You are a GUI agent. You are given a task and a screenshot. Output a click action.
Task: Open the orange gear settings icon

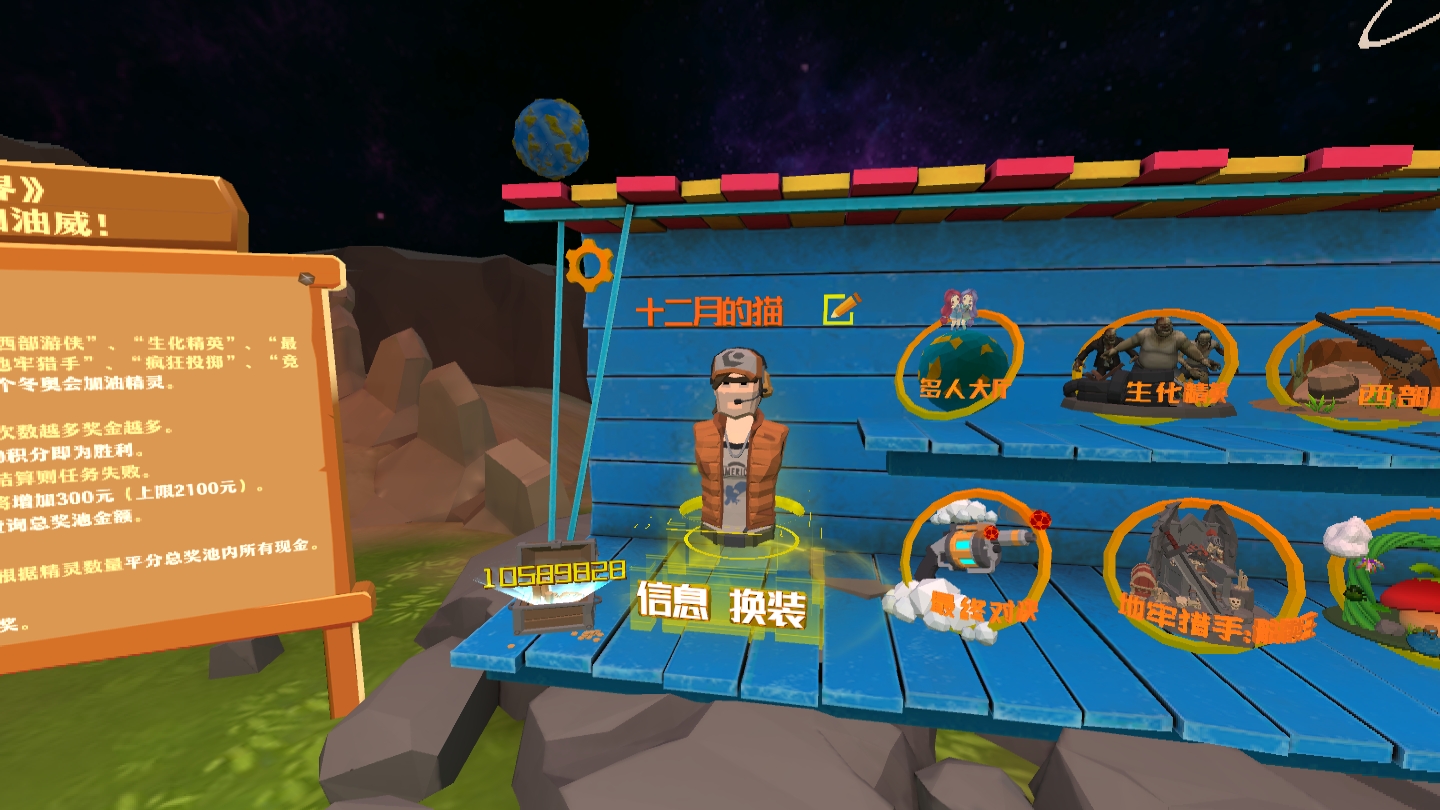pyautogui.click(x=588, y=266)
